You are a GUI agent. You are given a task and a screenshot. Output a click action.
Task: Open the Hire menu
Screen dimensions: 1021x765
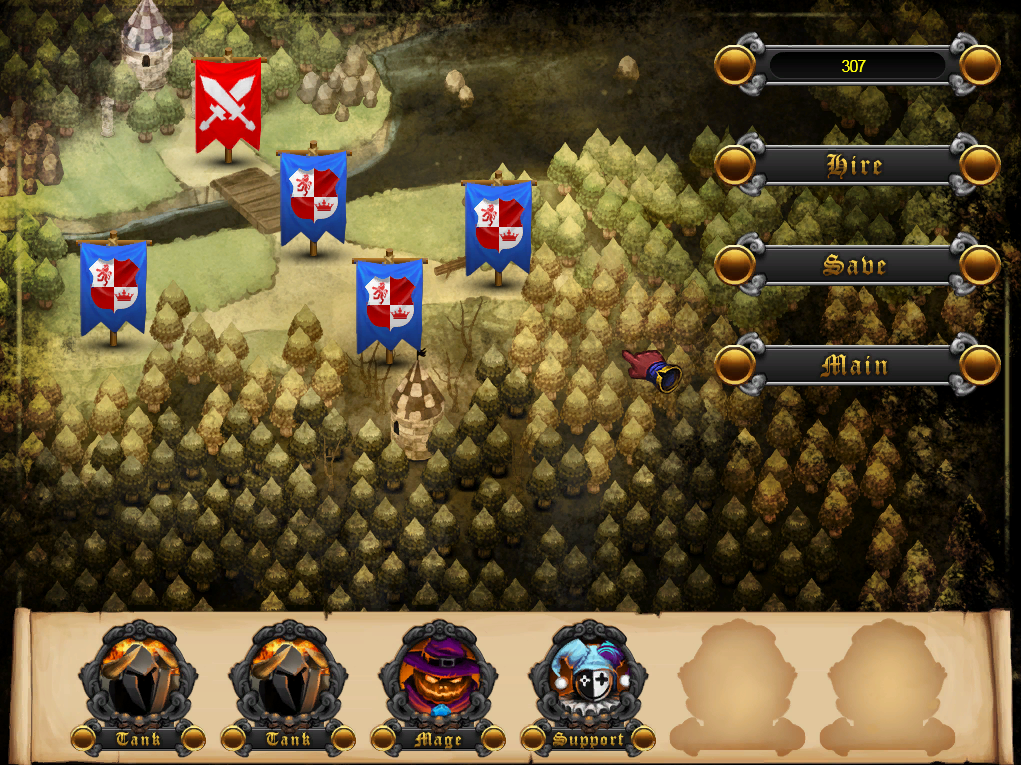(x=856, y=165)
